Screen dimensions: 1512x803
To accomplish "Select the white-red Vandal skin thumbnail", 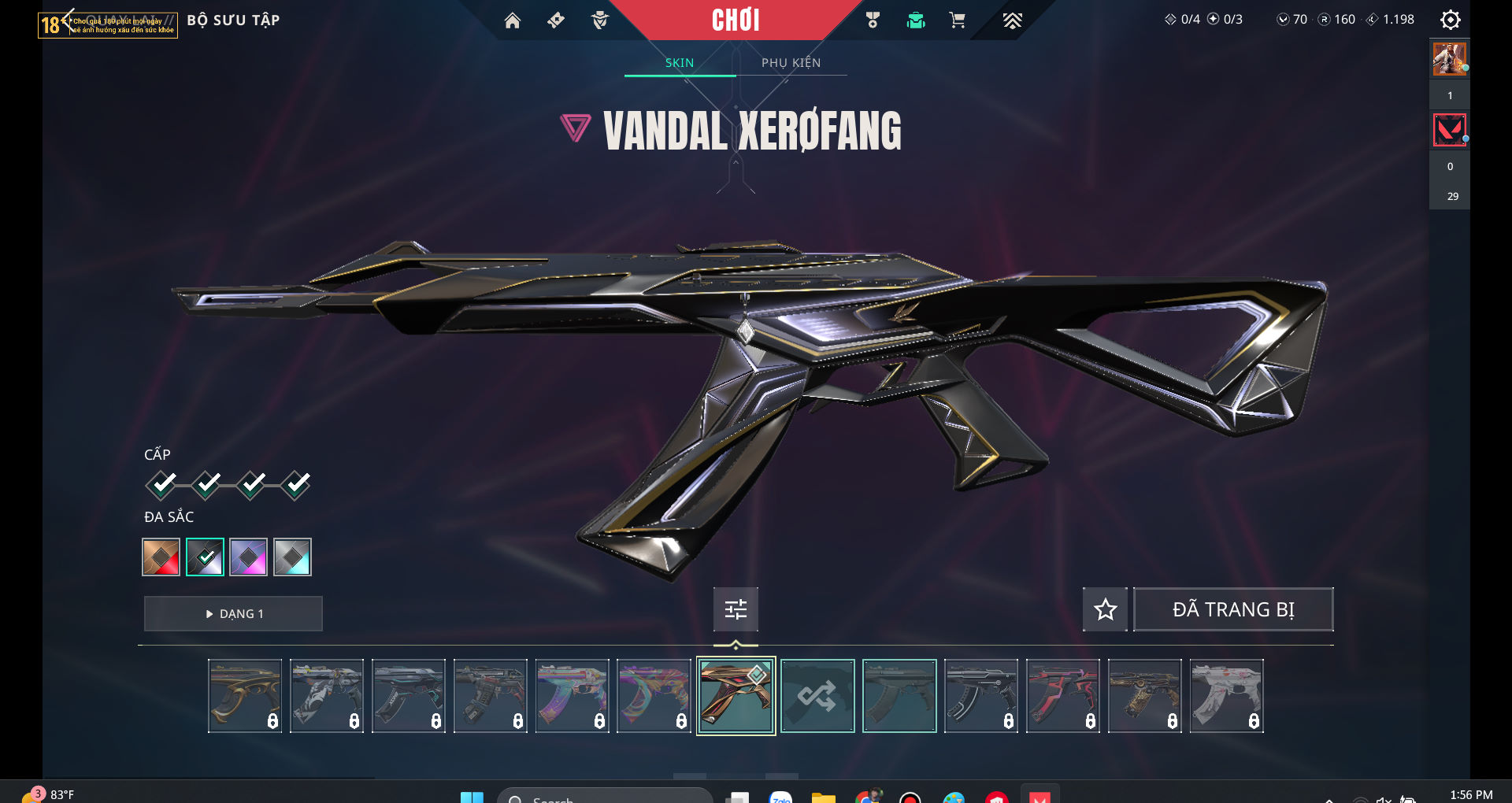I will [x=1226, y=696].
